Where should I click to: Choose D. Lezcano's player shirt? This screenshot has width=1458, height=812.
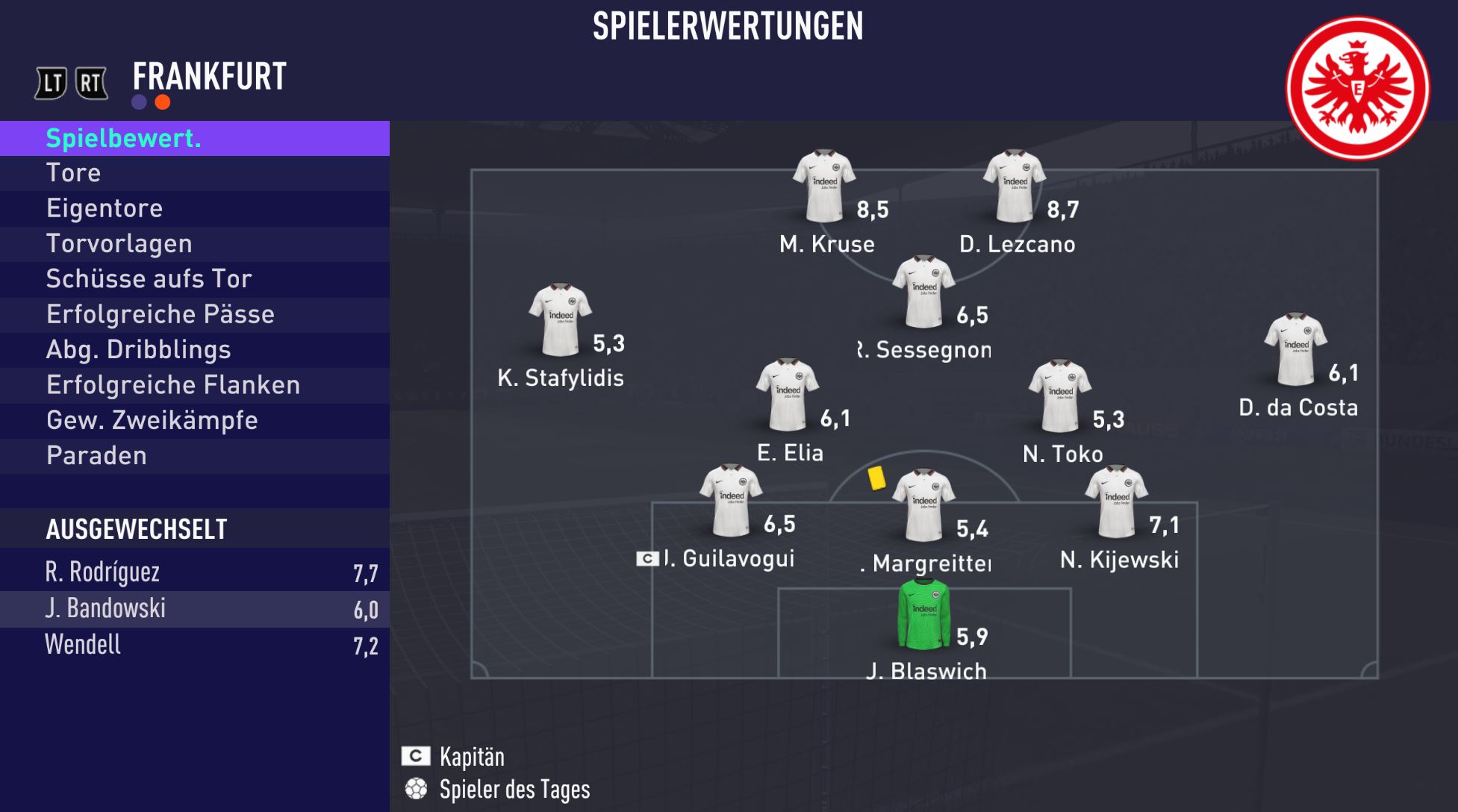1014,186
